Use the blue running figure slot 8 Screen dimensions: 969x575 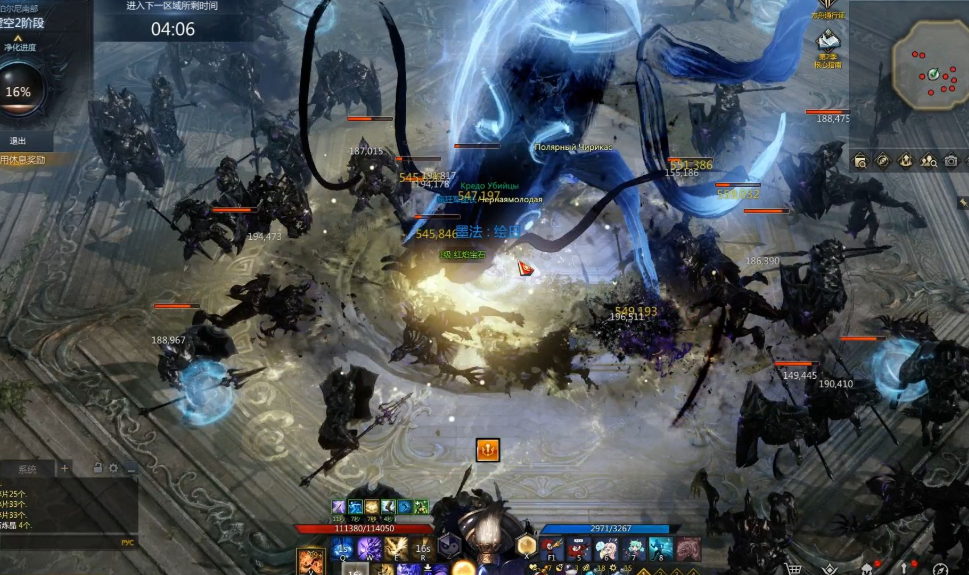click(x=660, y=548)
